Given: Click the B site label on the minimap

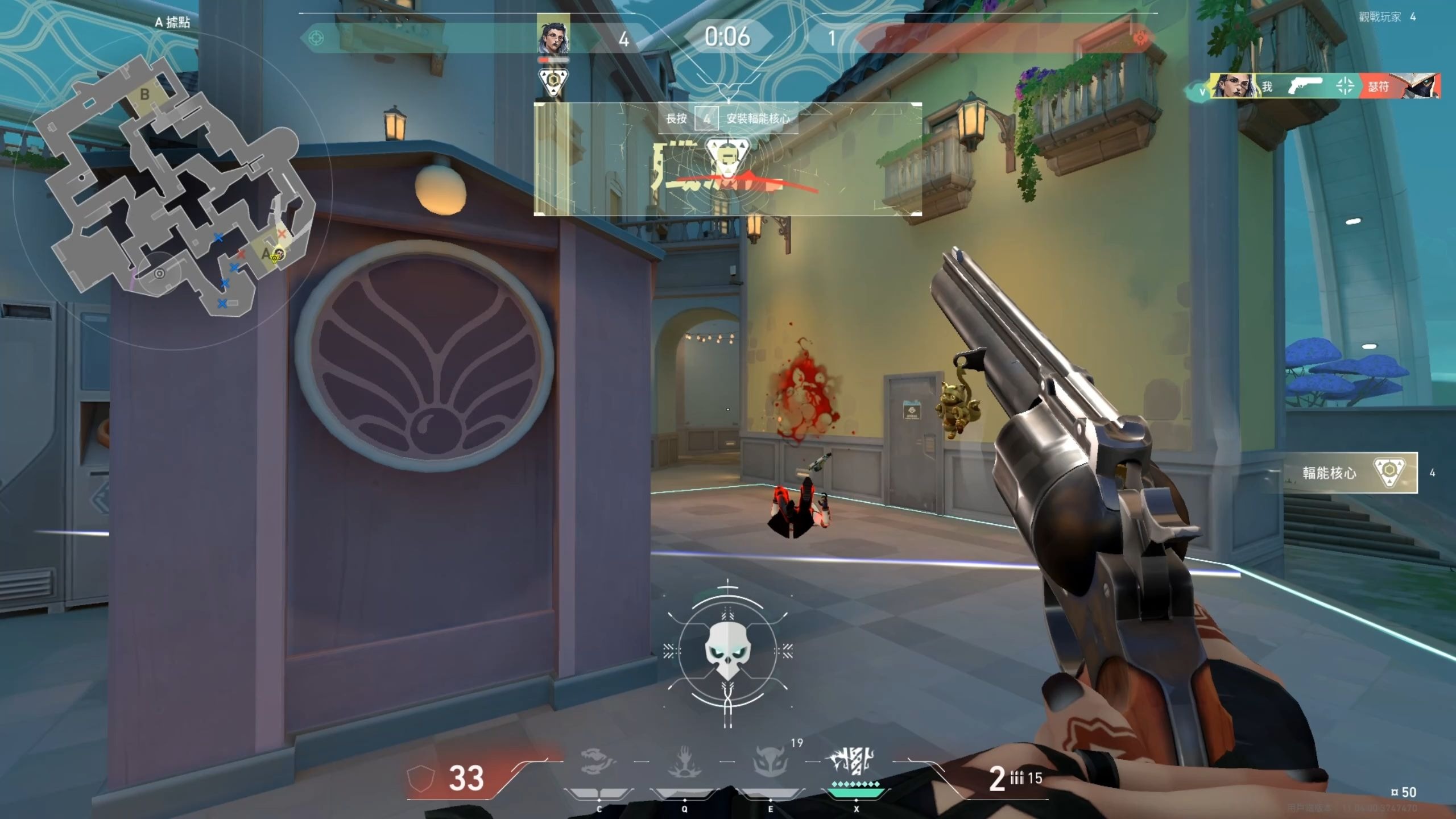Looking at the screenshot, I should click(144, 94).
